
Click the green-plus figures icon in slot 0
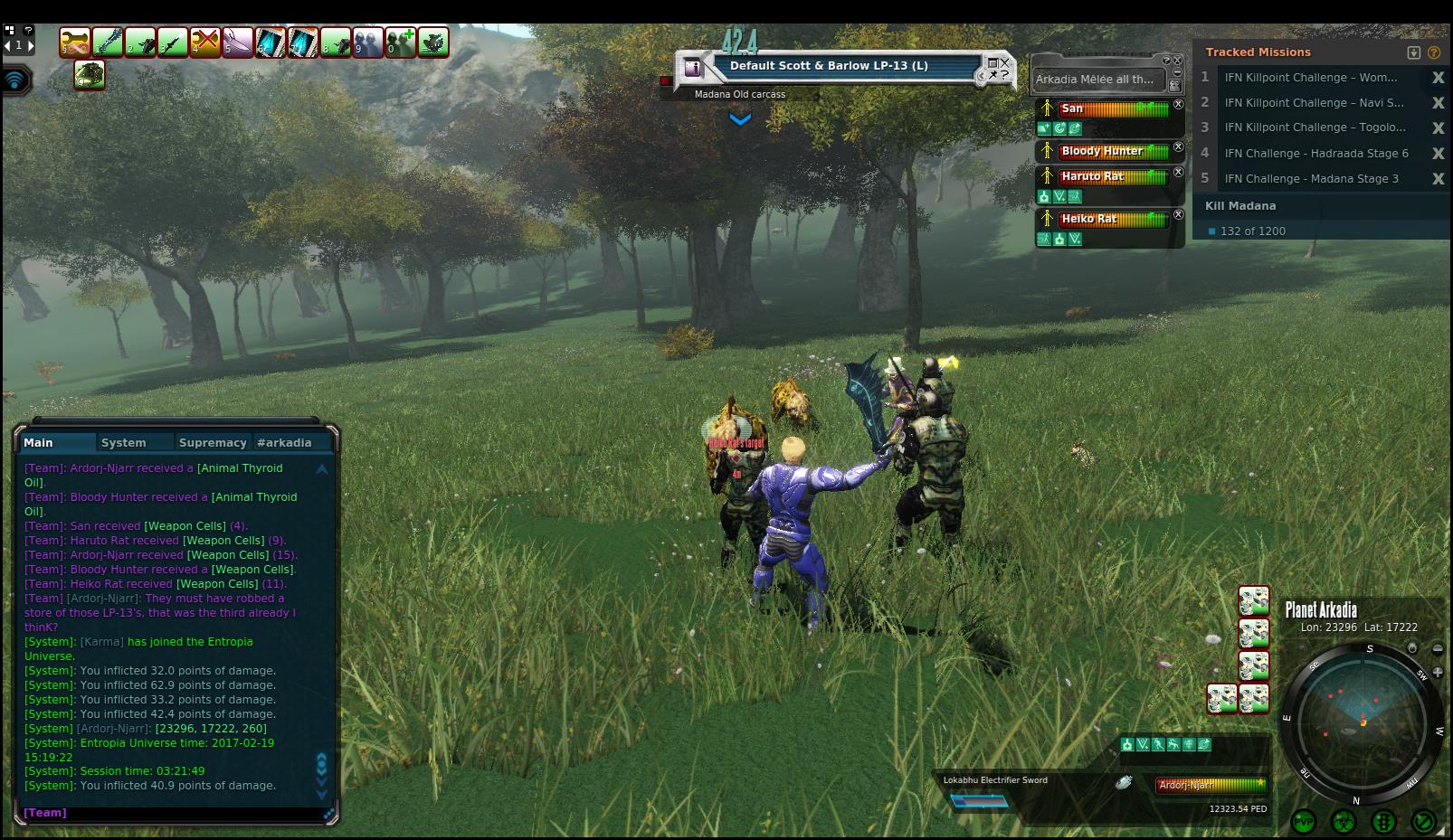pyautogui.click(x=401, y=42)
